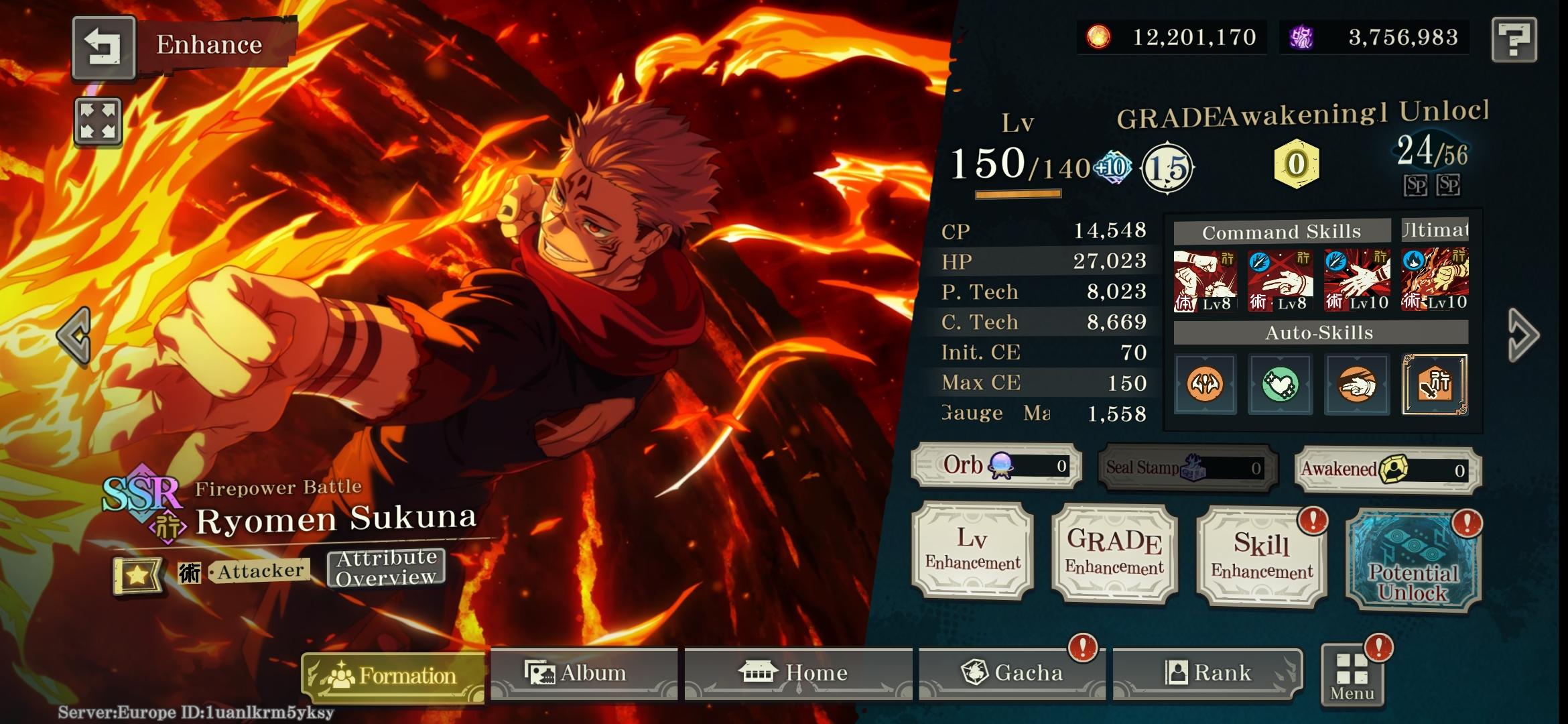Image resolution: width=1568 pixels, height=724 pixels.
Task: Open the Menu grid button
Action: point(1352,676)
